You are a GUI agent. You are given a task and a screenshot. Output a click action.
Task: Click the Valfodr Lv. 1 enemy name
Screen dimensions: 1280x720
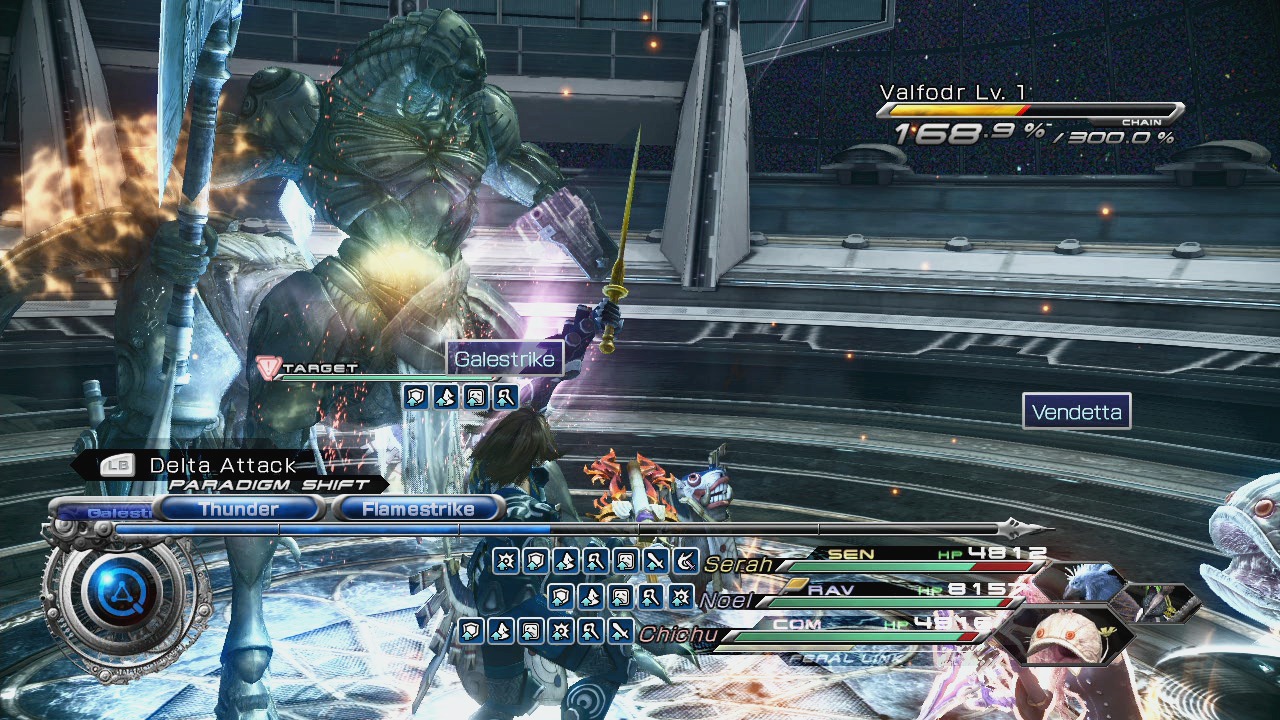[x=953, y=93]
